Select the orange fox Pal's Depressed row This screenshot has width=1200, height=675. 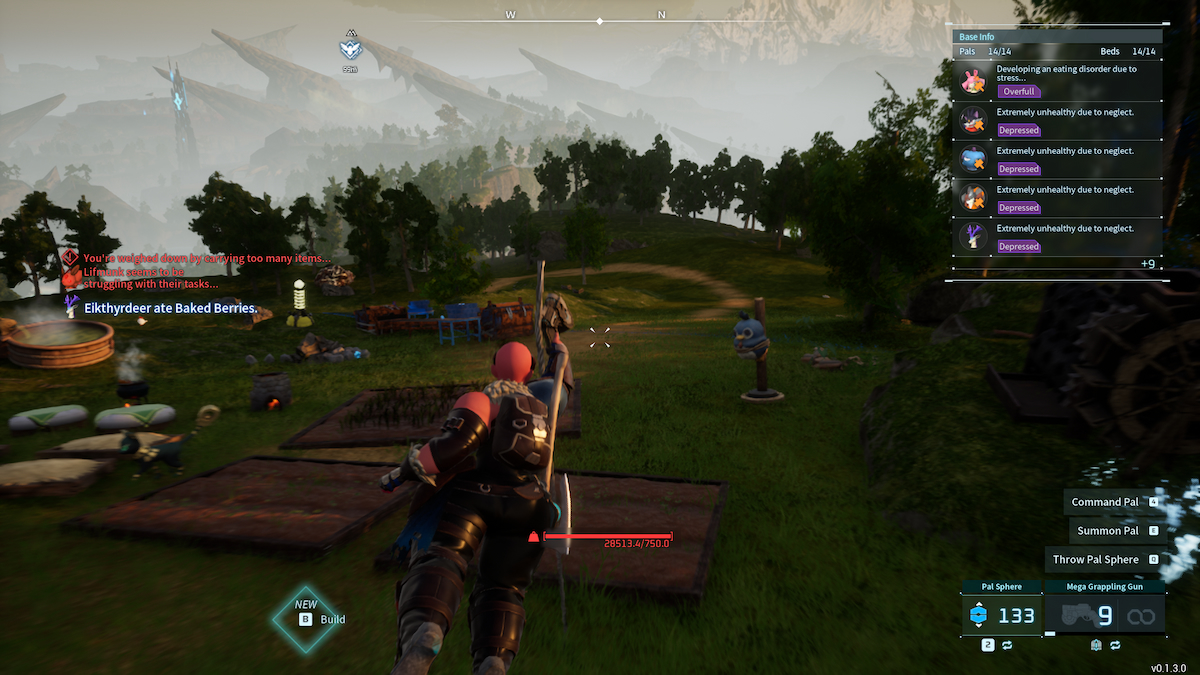tap(1058, 199)
